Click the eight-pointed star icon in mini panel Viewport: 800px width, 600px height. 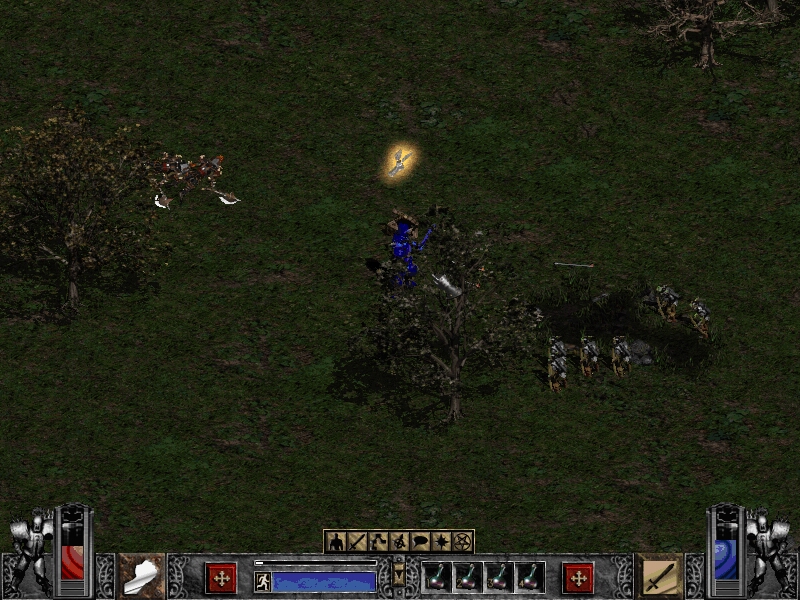[x=441, y=542]
